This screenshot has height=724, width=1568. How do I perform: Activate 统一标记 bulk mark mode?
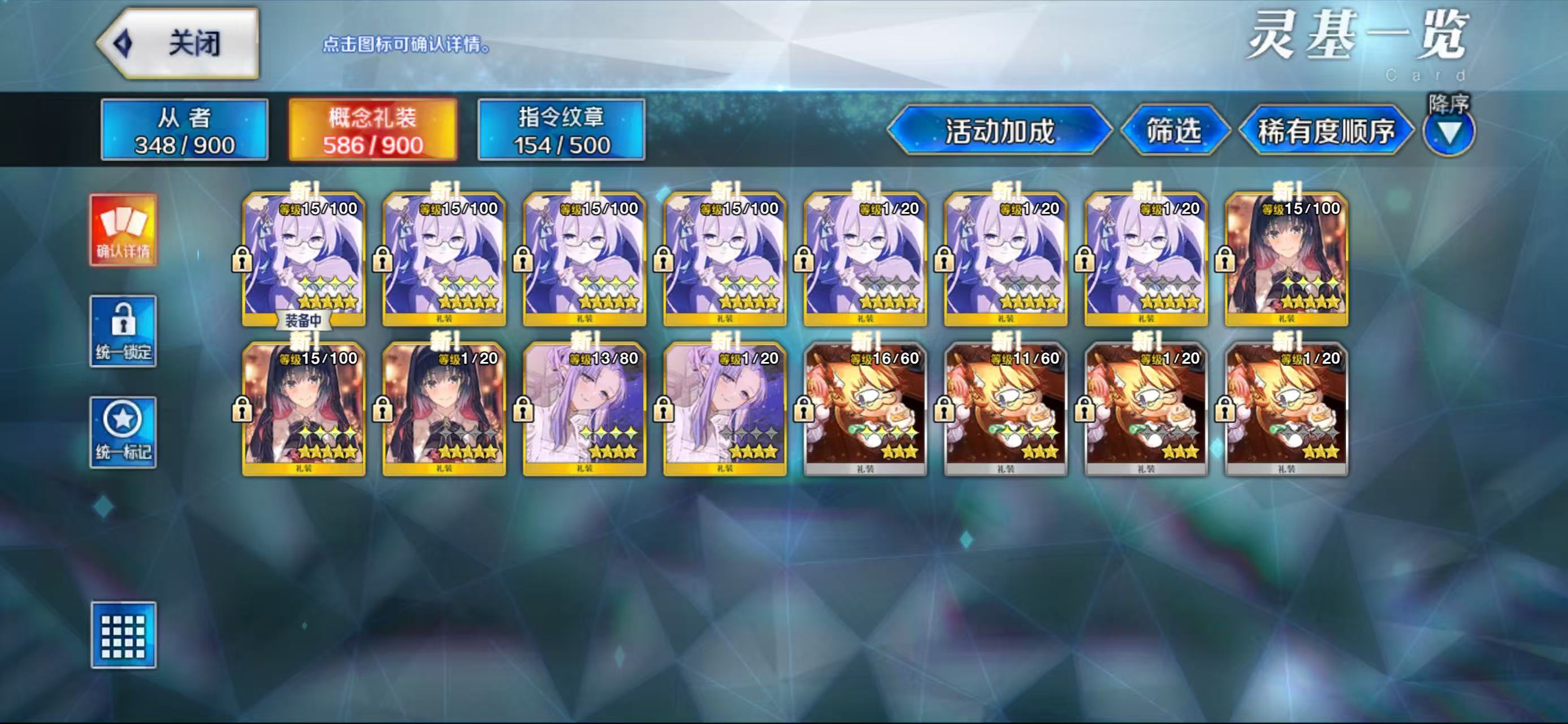coord(124,432)
